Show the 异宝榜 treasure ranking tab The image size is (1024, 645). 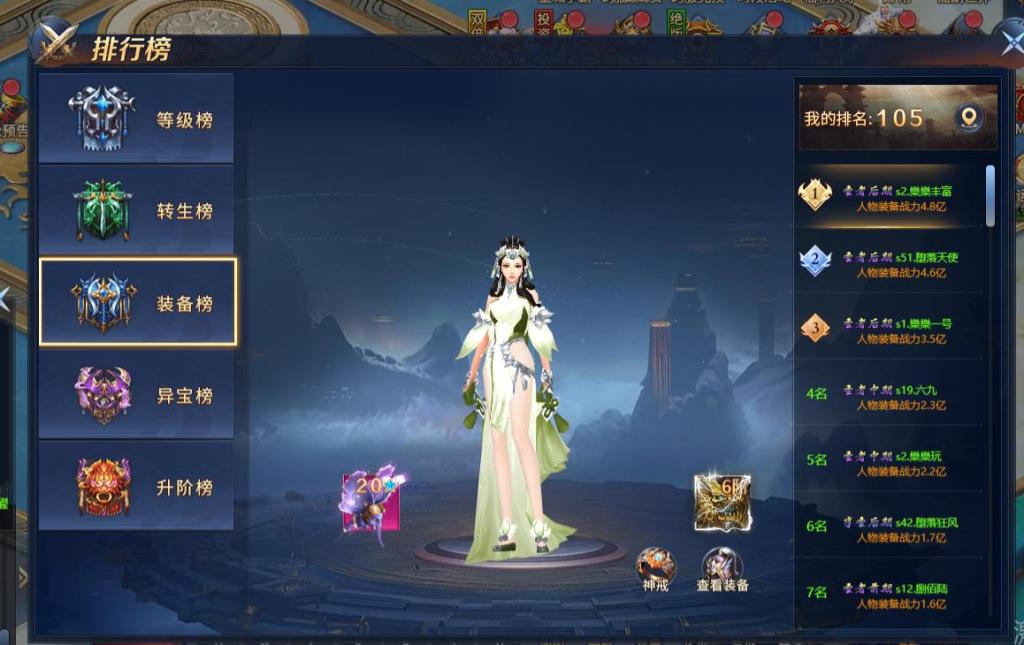tap(137, 395)
